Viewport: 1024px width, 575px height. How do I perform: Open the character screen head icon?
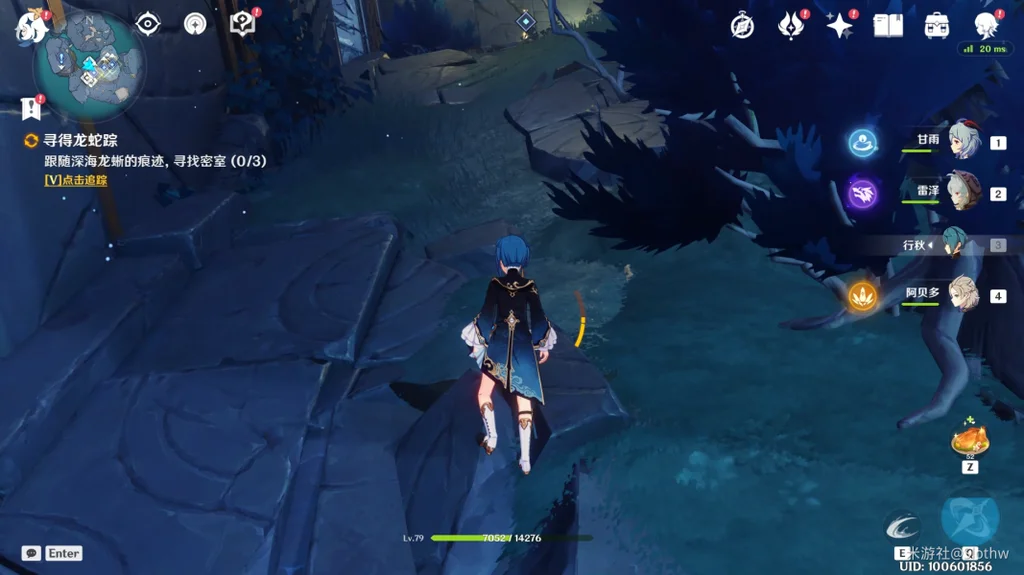click(x=986, y=26)
